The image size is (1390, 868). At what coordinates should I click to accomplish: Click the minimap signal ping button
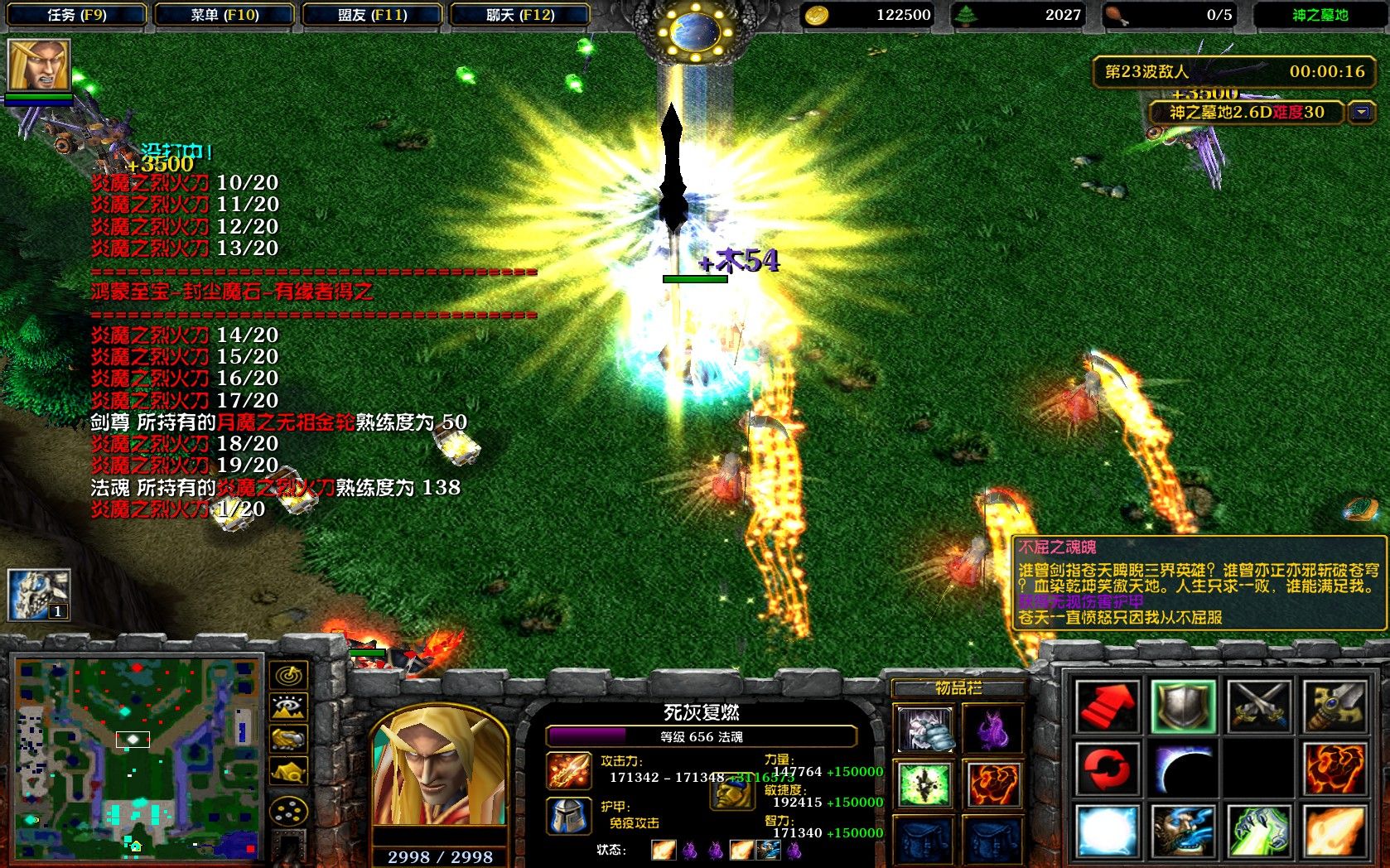pos(288,676)
